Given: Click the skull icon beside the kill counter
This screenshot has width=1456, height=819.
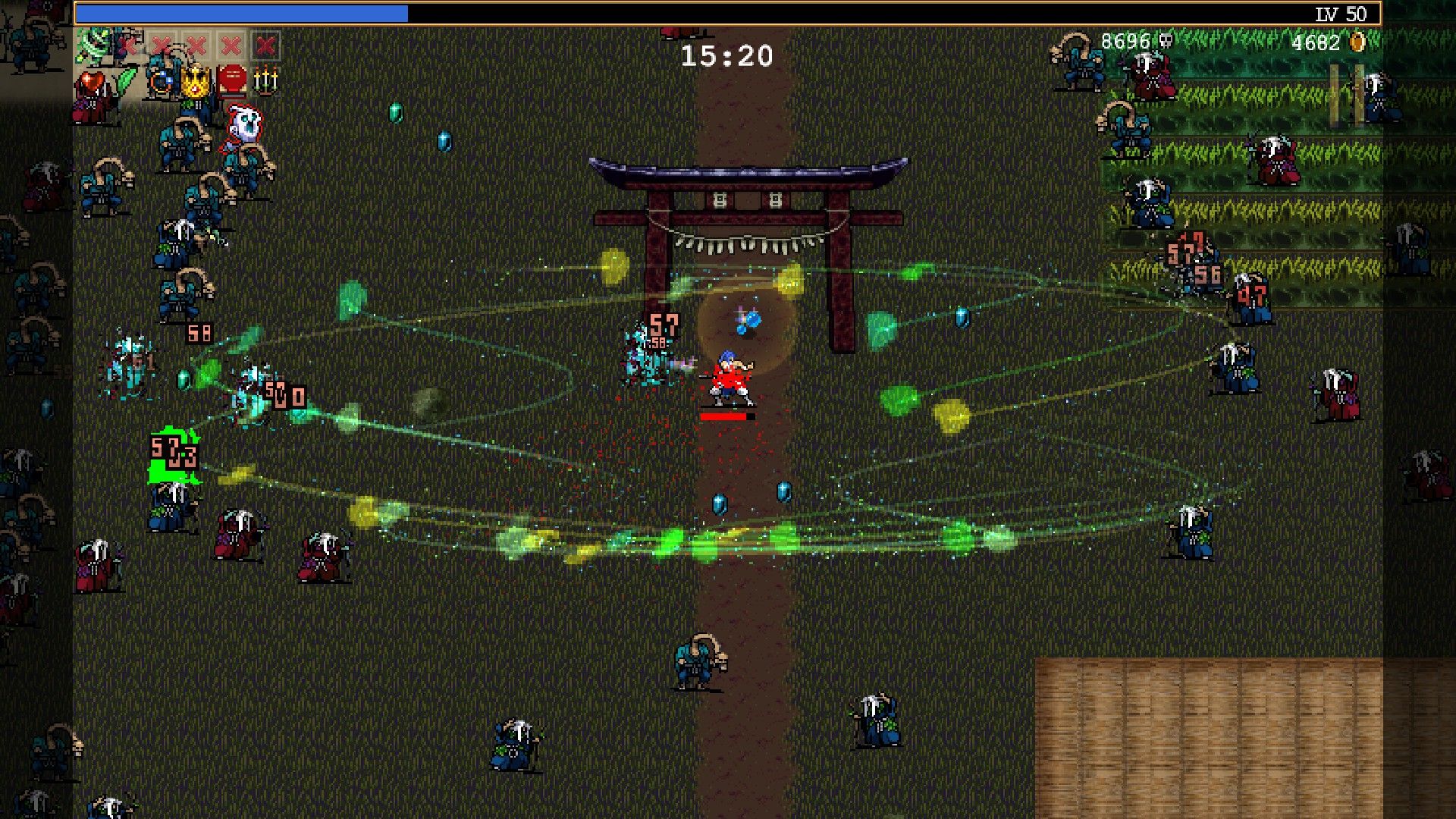Looking at the screenshot, I should [x=1166, y=42].
